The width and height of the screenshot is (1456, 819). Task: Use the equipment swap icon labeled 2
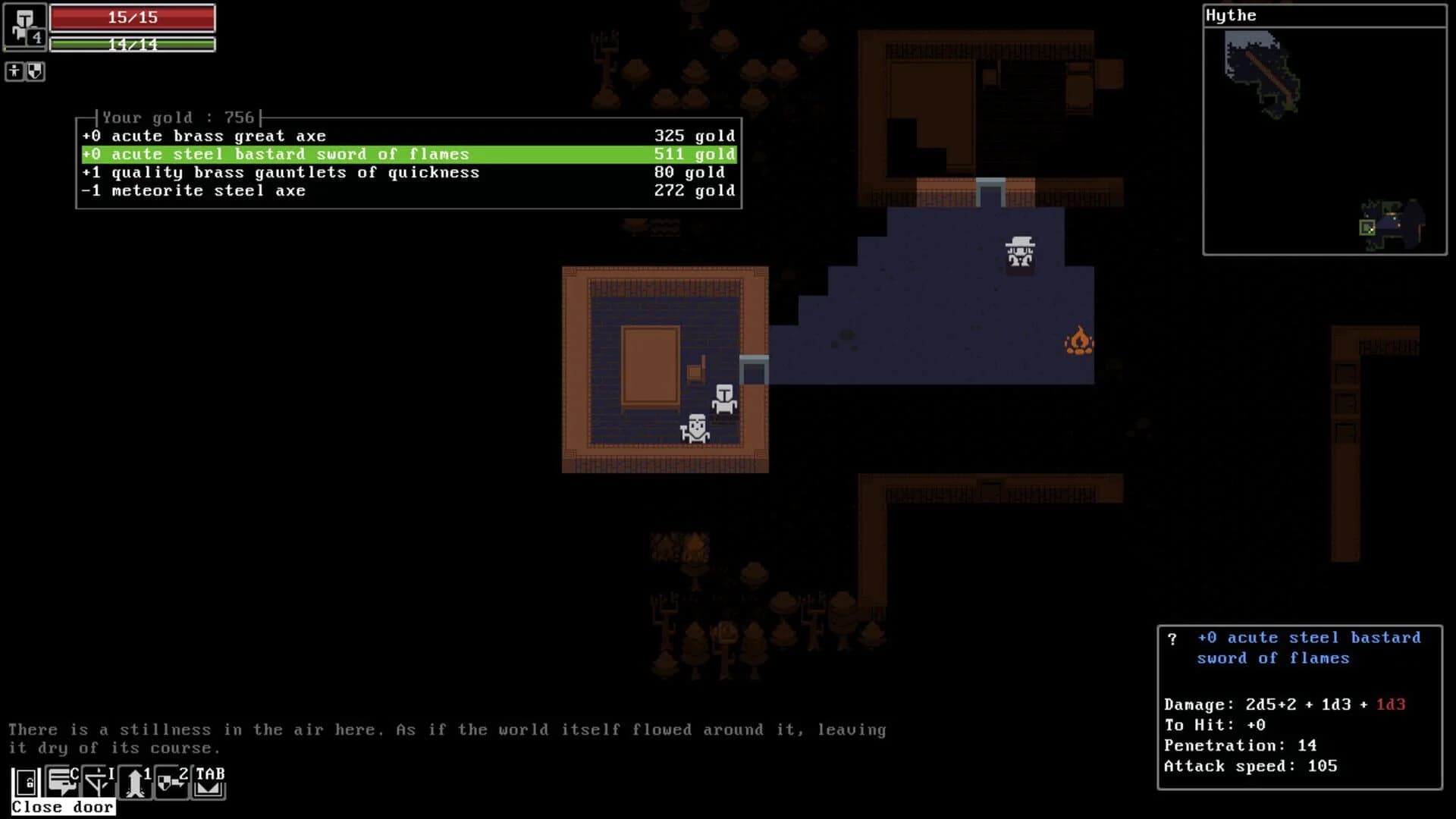(170, 781)
